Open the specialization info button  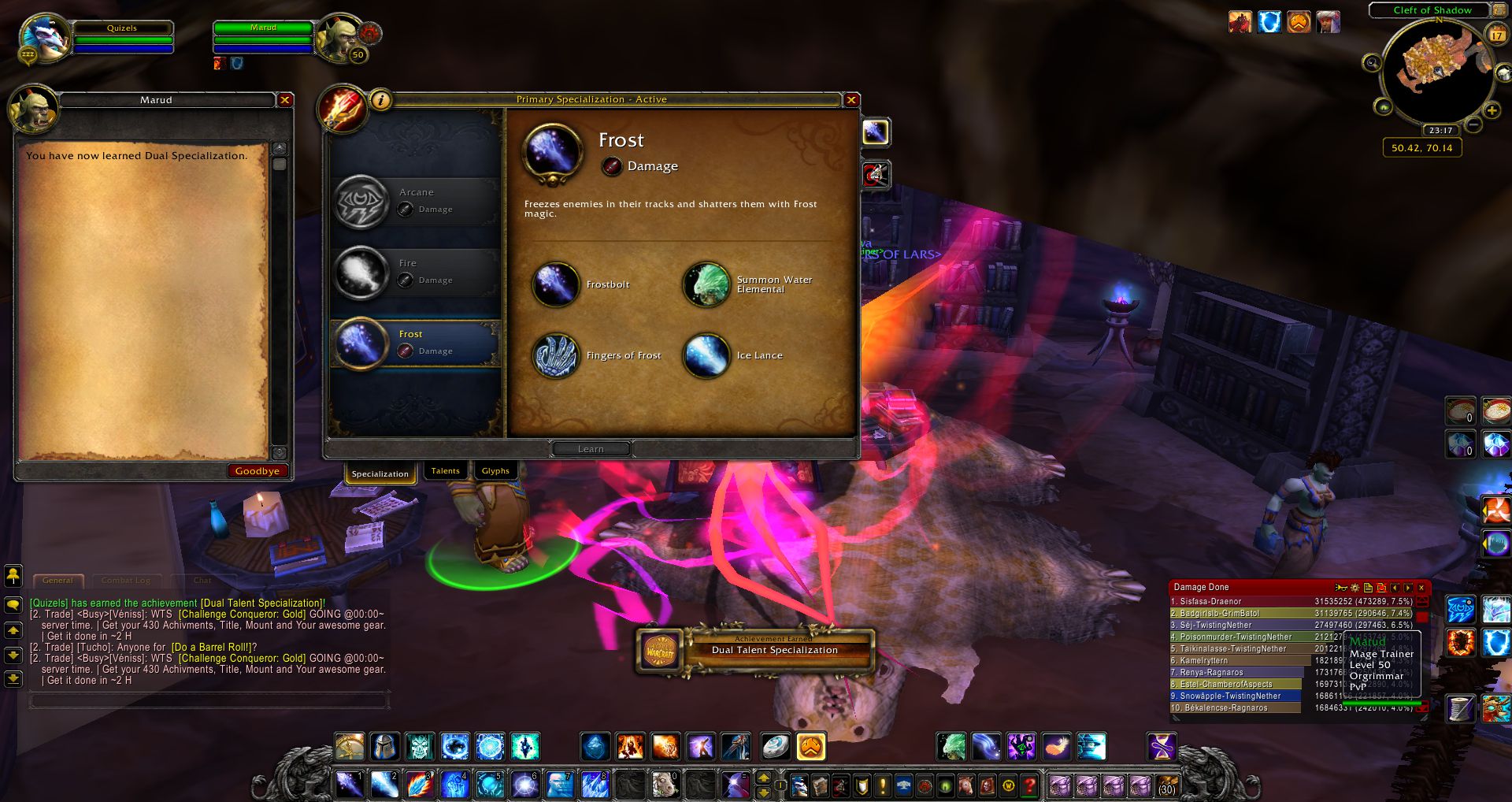pos(381,100)
